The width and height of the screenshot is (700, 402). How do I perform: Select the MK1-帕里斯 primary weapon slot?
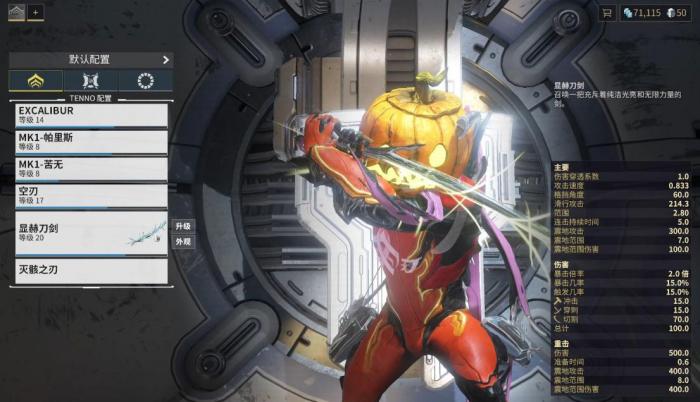click(x=90, y=141)
